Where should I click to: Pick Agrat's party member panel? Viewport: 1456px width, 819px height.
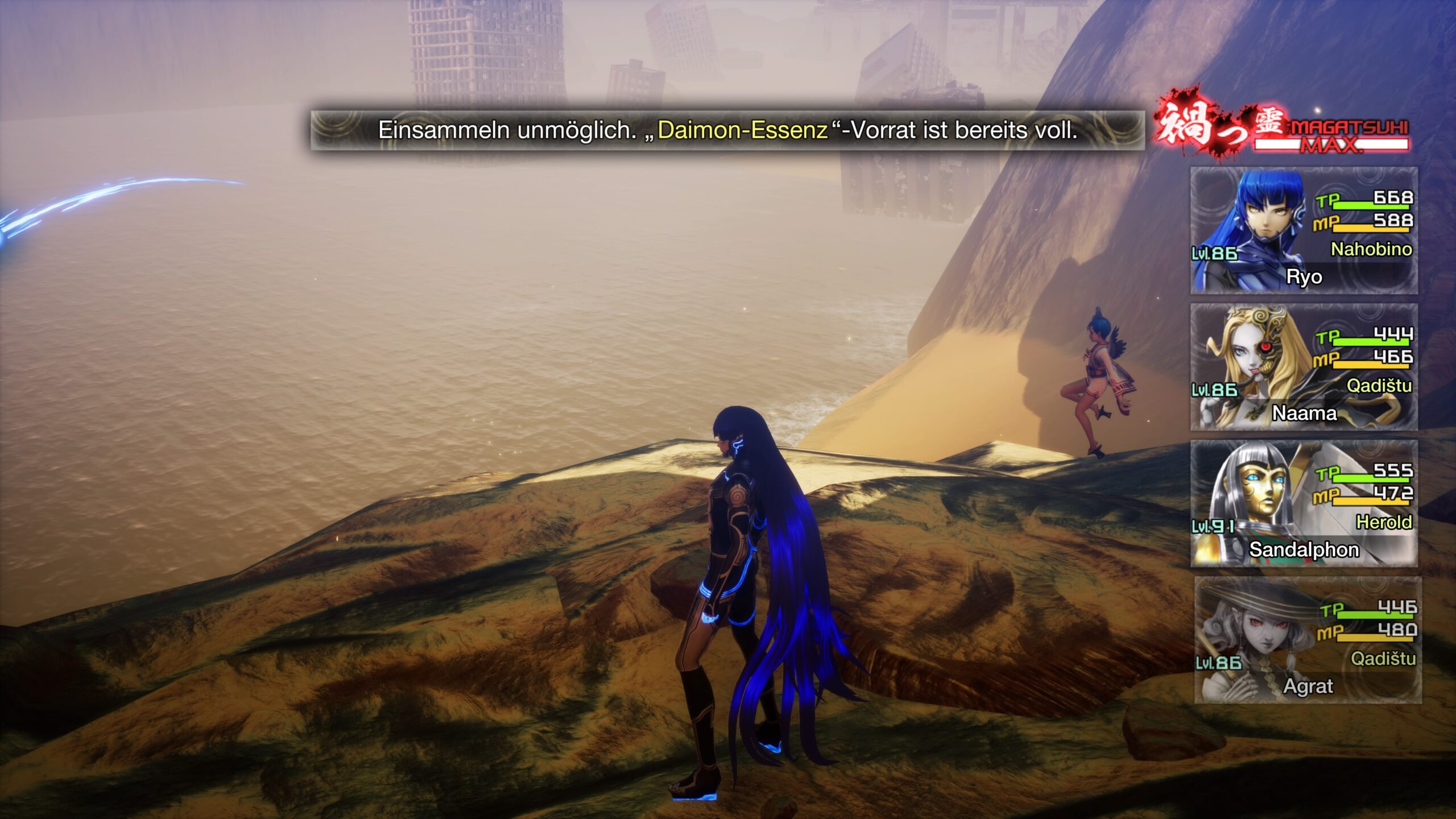(1307, 640)
